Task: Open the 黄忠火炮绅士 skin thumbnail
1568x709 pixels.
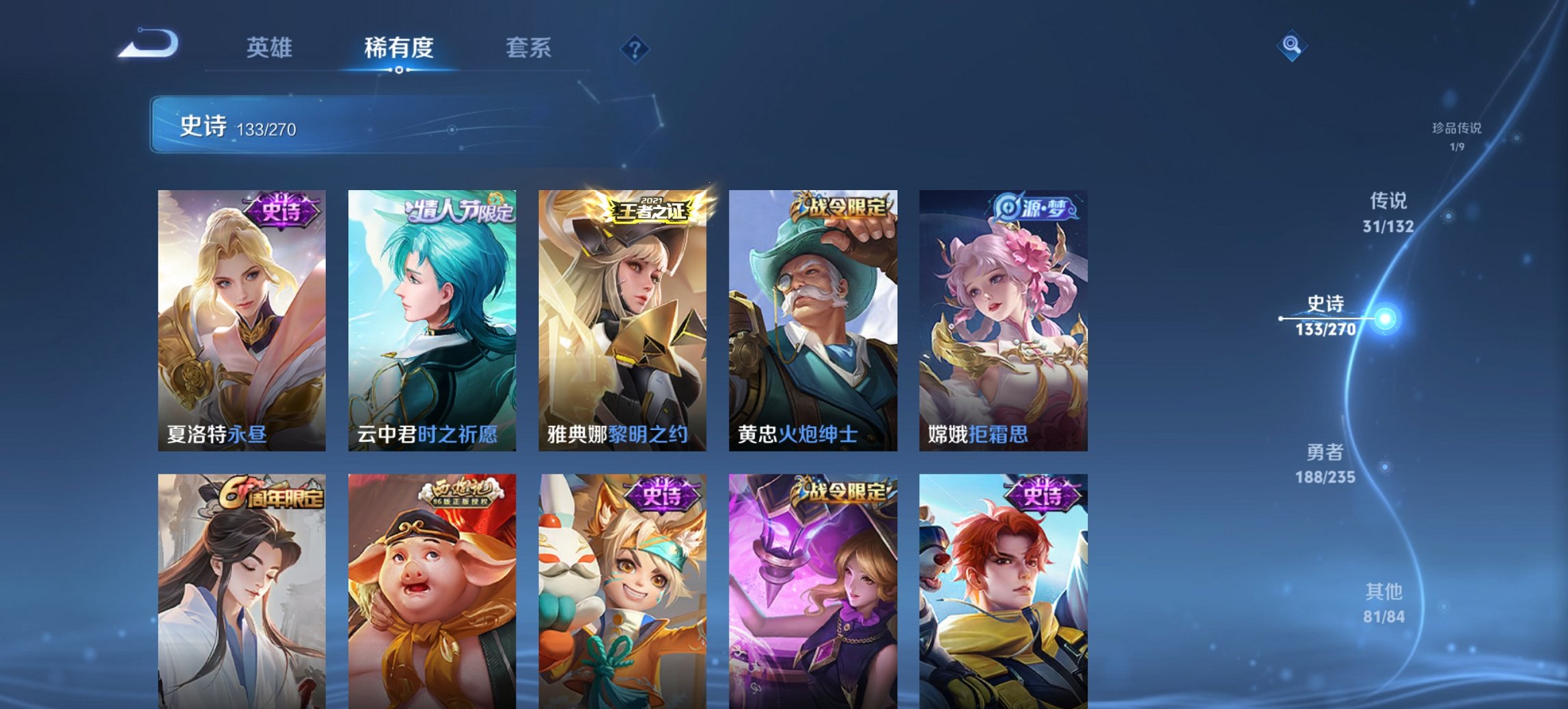Action: click(812, 321)
